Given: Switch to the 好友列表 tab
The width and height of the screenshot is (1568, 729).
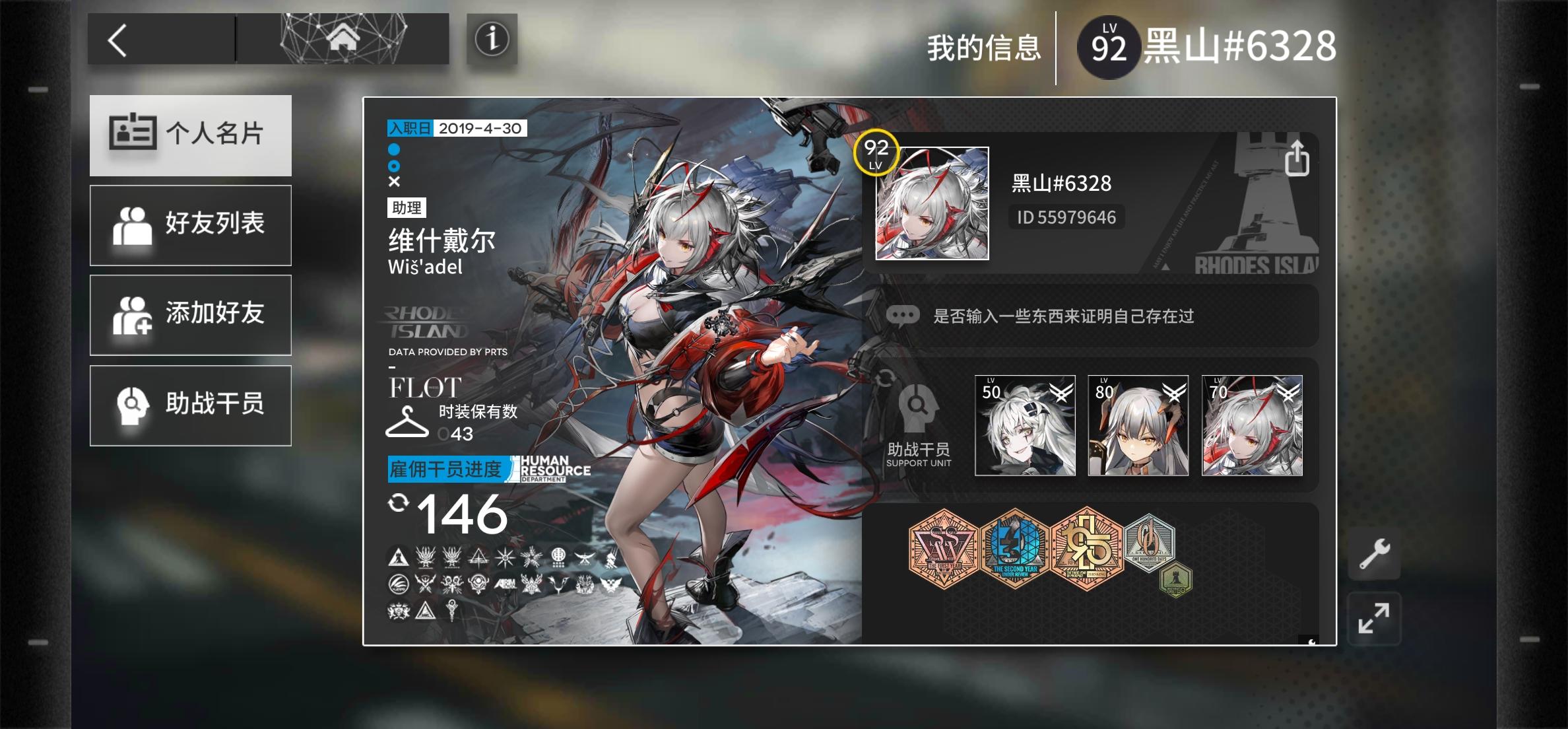Looking at the screenshot, I should pyautogui.click(x=190, y=225).
